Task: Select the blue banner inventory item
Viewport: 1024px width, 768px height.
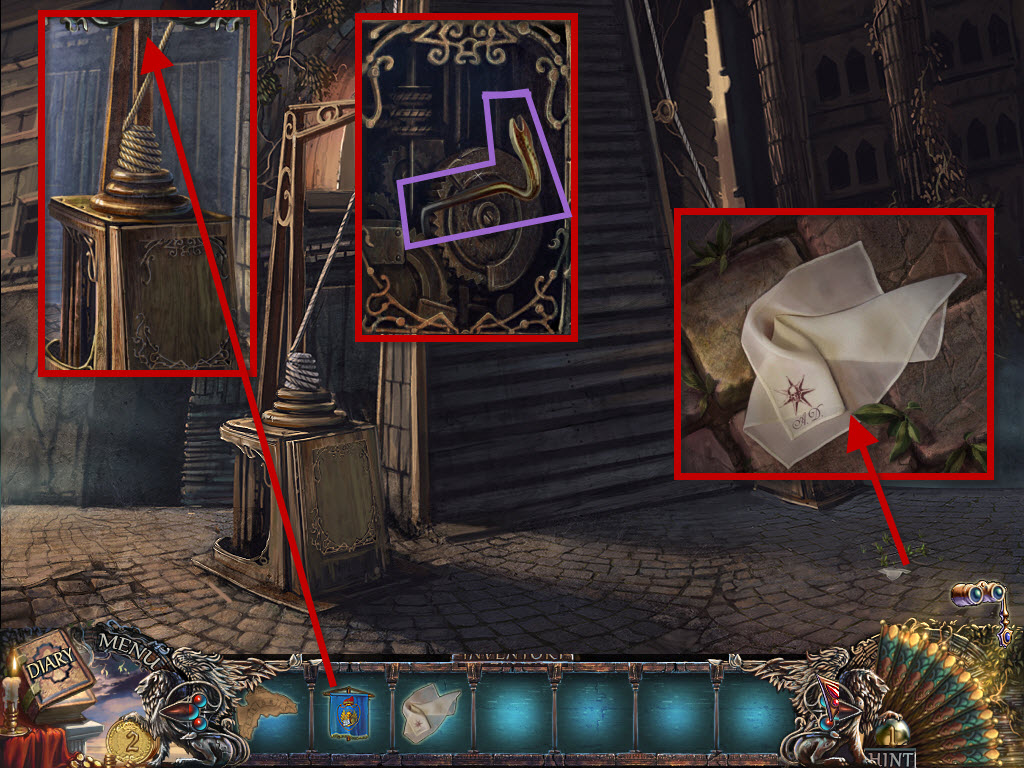Action: click(x=349, y=712)
